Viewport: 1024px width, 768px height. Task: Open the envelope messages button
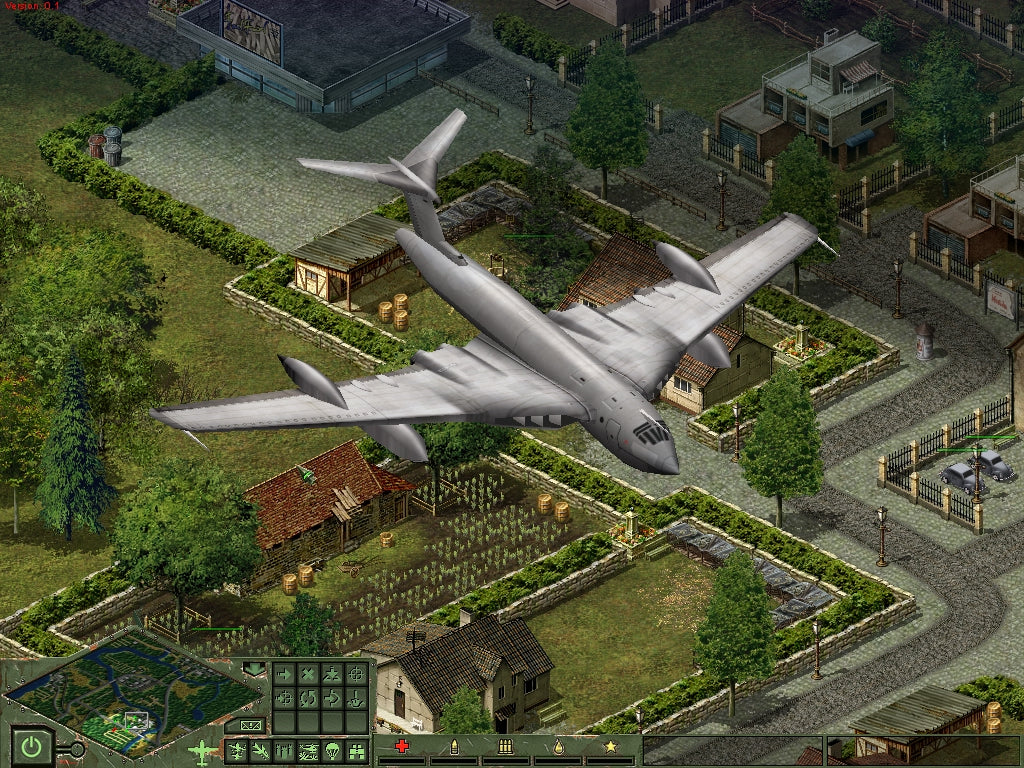coord(251,725)
